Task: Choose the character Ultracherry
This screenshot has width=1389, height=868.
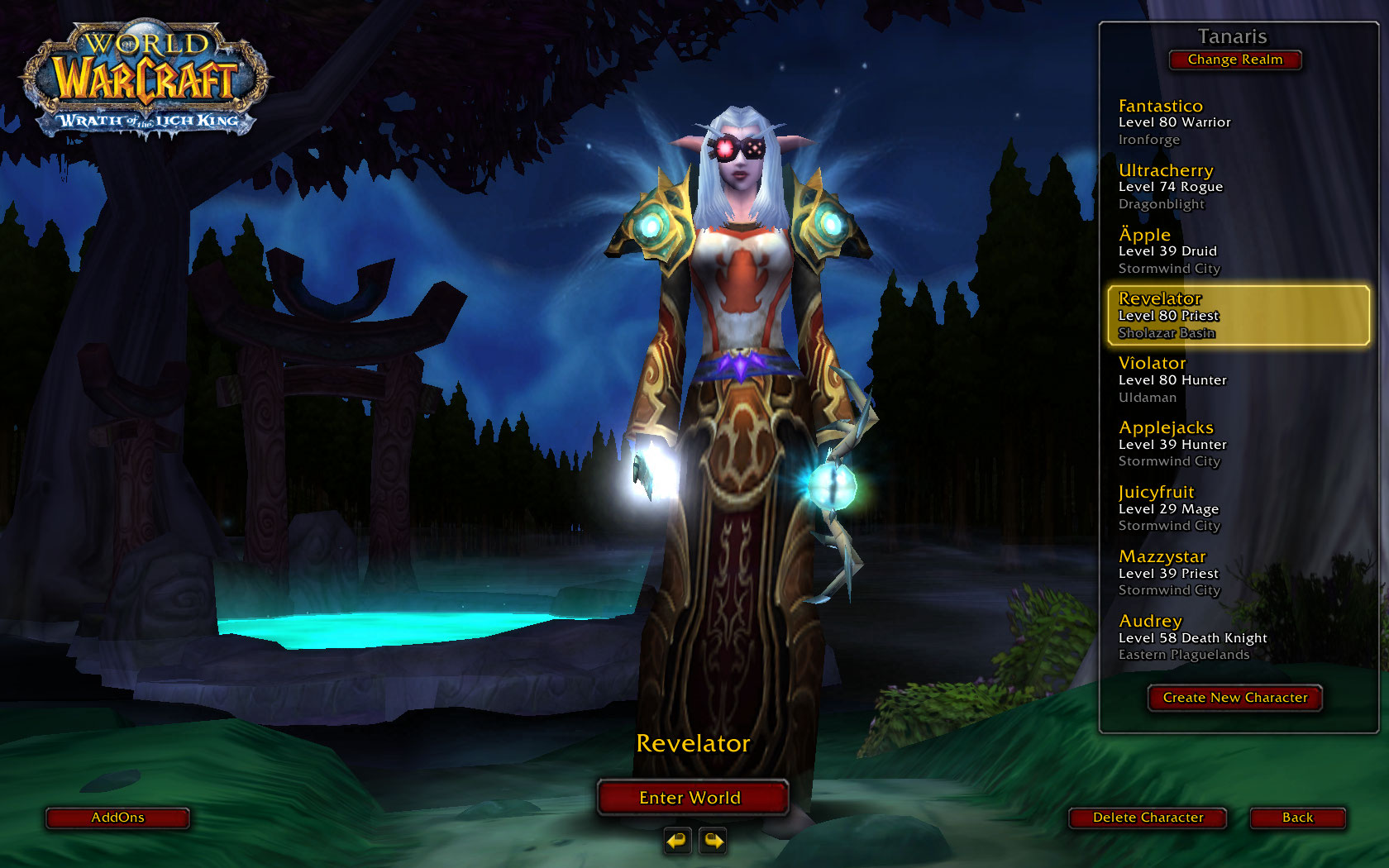Action: [1236, 187]
